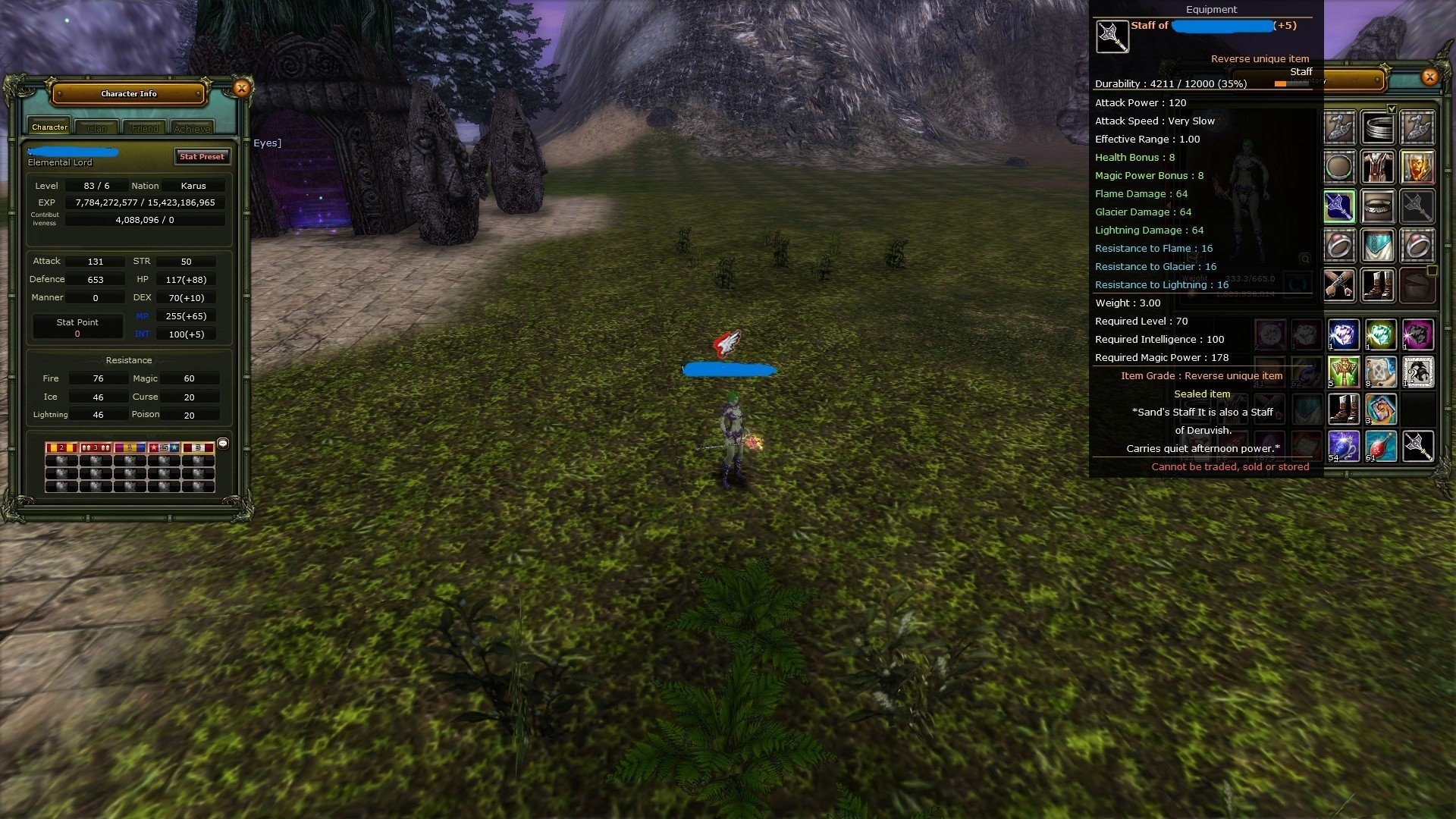Screen dimensions: 1456x819
Task: Click the Stat Preset button
Action: 202,157
